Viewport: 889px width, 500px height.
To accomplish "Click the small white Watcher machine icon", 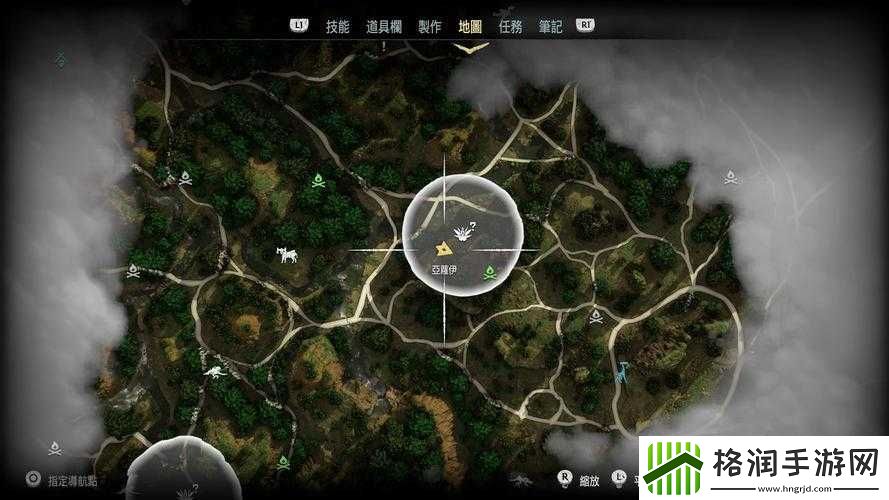I will tap(215, 372).
